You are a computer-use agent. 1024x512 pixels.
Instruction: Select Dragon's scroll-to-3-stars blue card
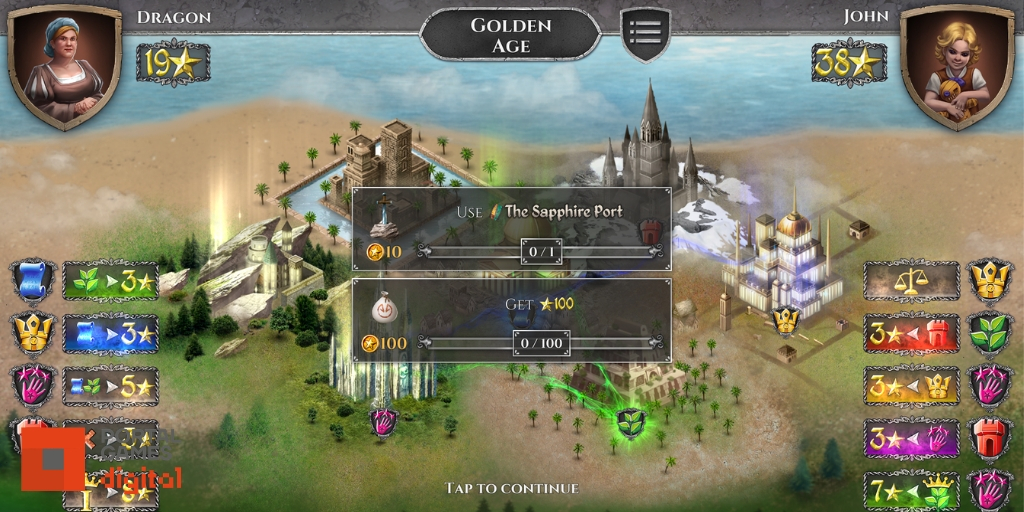pos(110,333)
